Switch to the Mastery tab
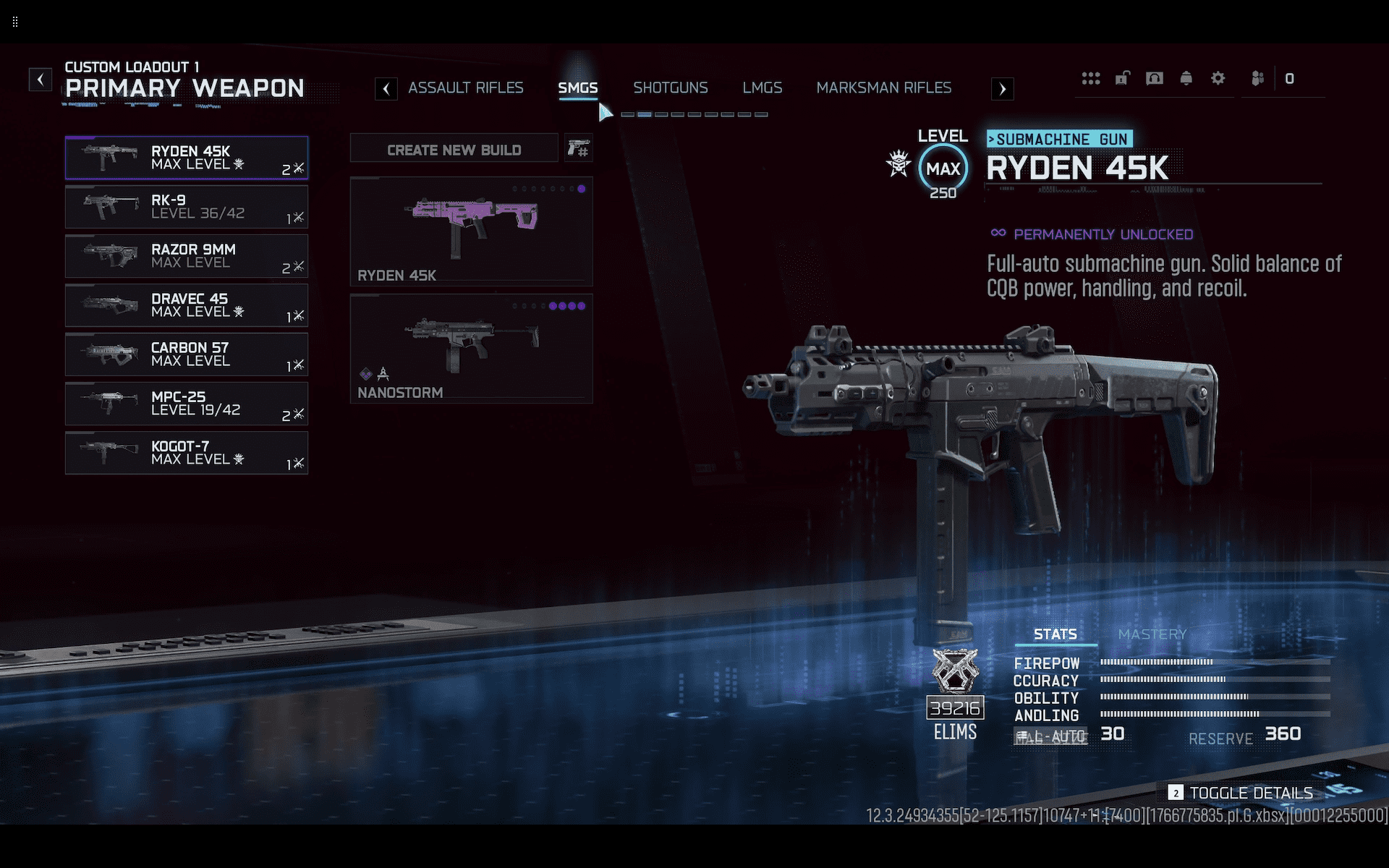The height and width of the screenshot is (868, 1389). pos(1152,634)
